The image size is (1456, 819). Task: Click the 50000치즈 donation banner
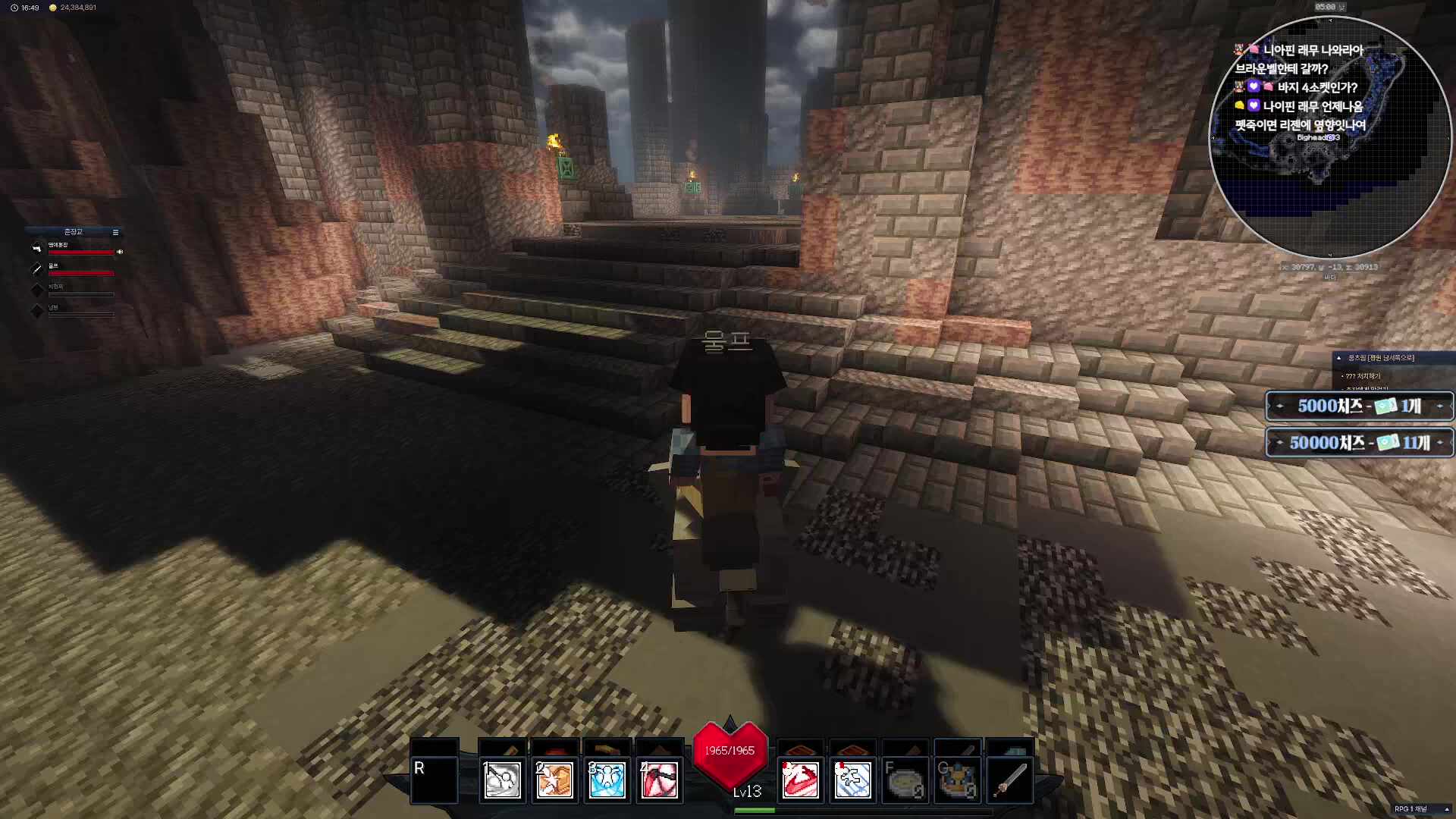[1359, 443]
